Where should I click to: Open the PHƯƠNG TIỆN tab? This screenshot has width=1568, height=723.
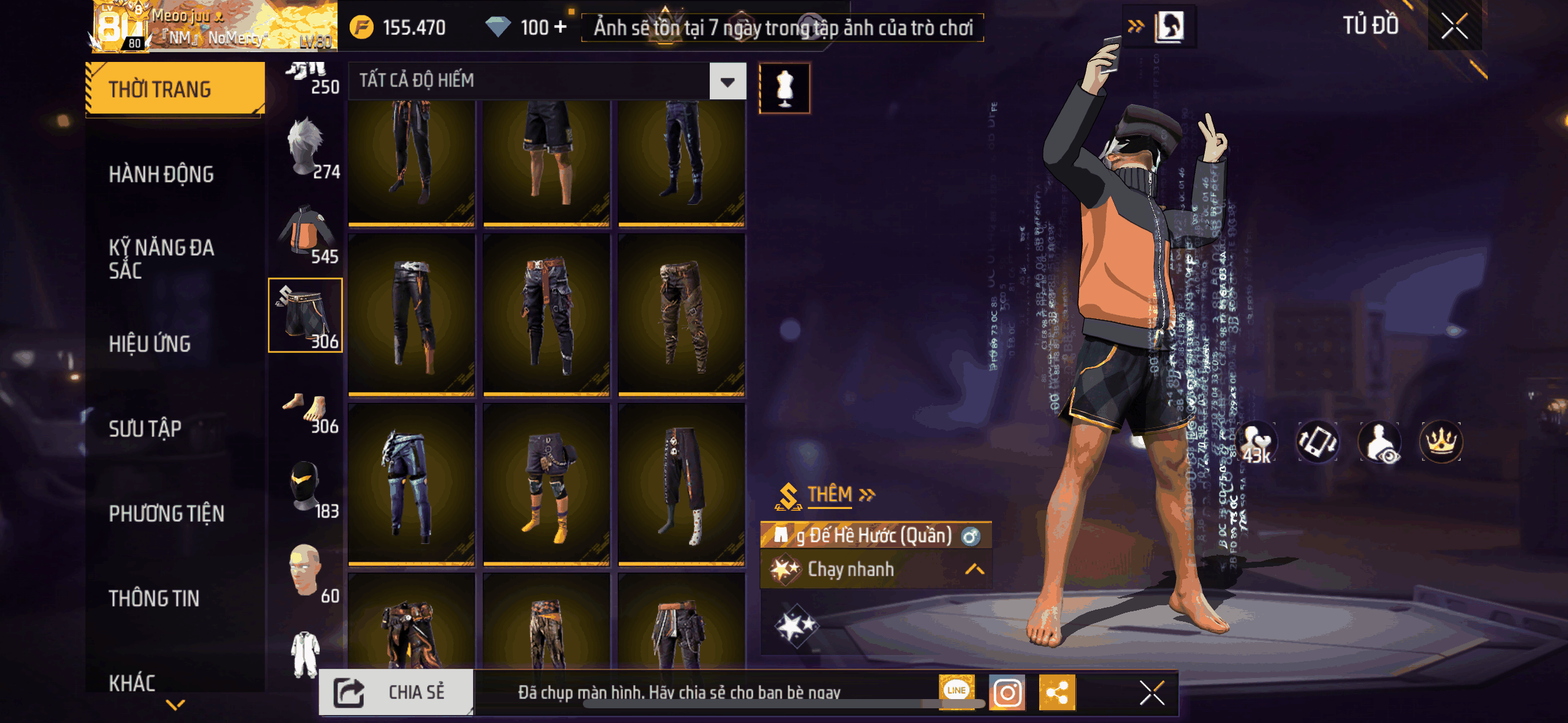tap(166, 513)
